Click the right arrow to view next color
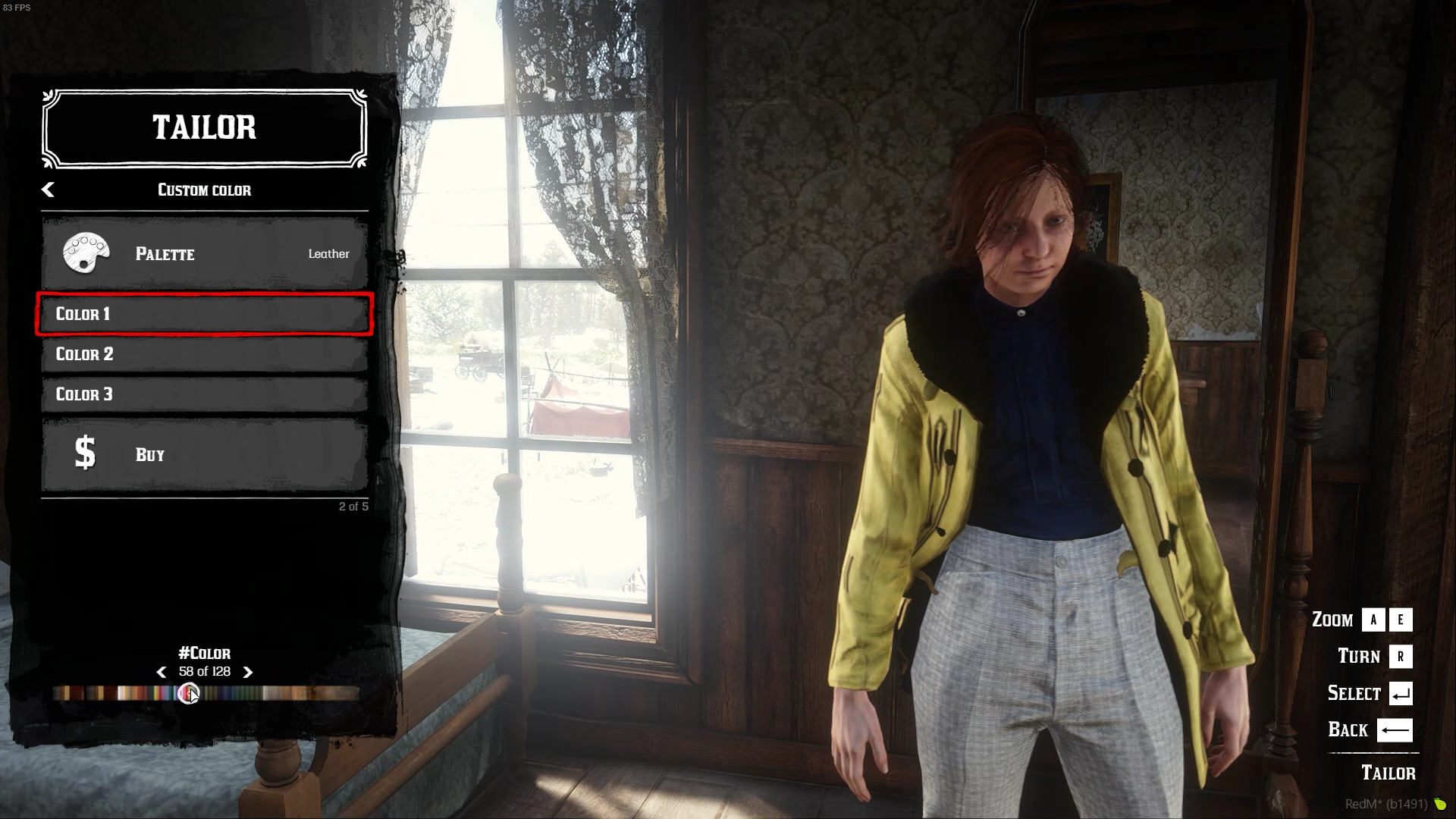The width and height of the screenshot is (1456, 819). coord(246,672)
